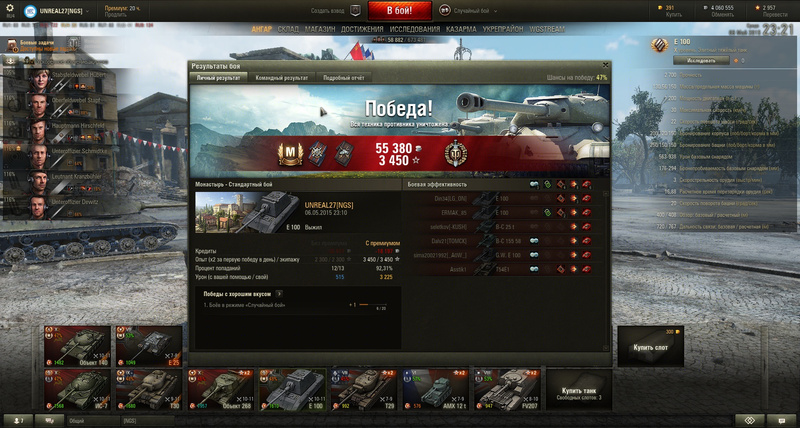Viewport: 800px width, 428px height.
Task: Go to the "Магазин" store section
Action: [321, 30]
